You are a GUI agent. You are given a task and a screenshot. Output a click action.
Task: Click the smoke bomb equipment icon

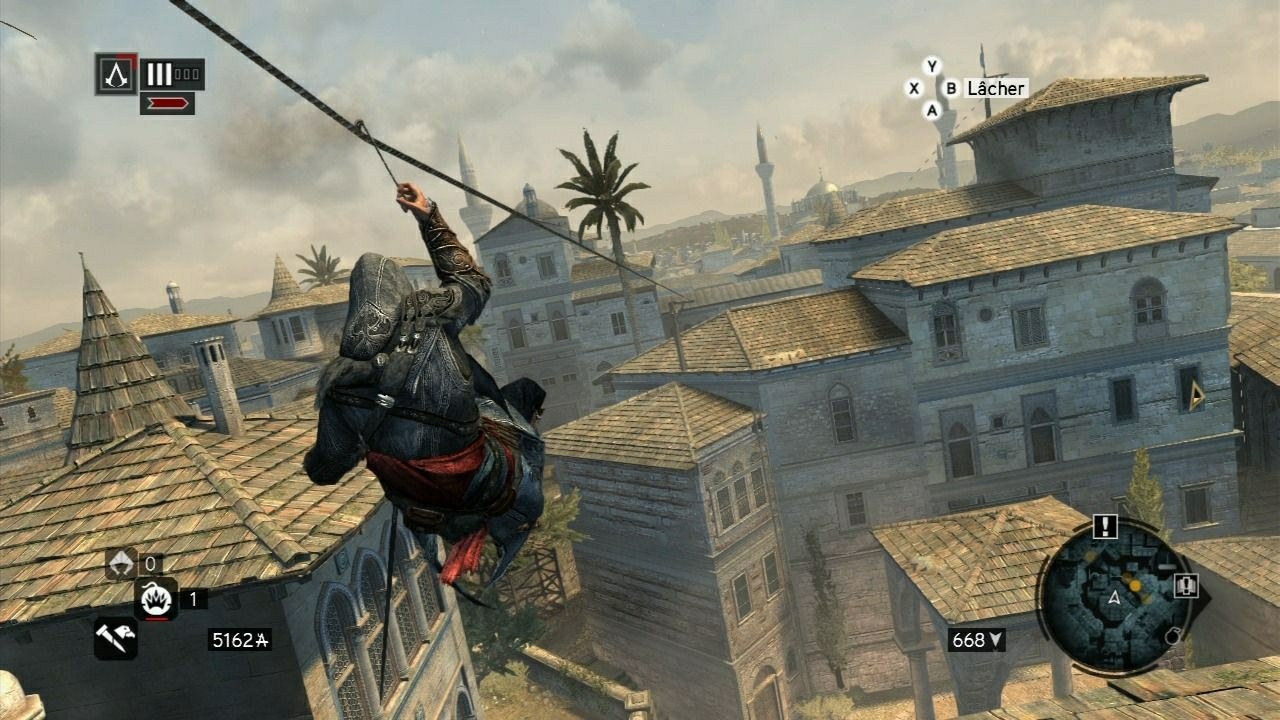pyautogui.click(x=156, y=600)
